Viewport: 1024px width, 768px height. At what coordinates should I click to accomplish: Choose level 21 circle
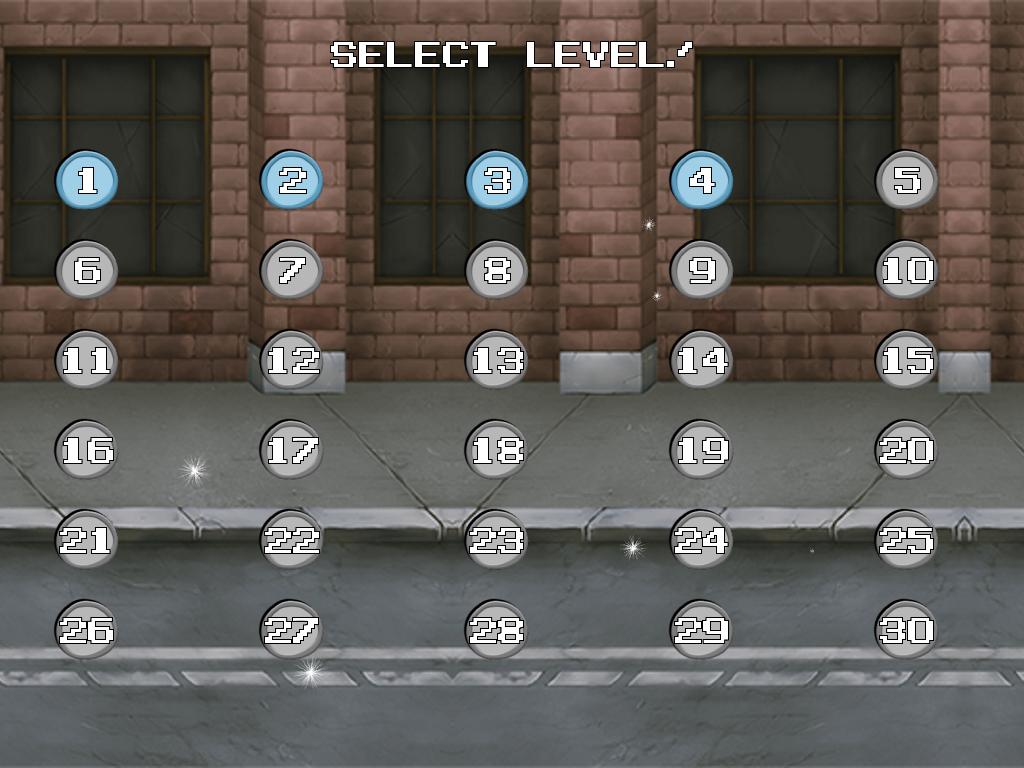coord(87,540)
